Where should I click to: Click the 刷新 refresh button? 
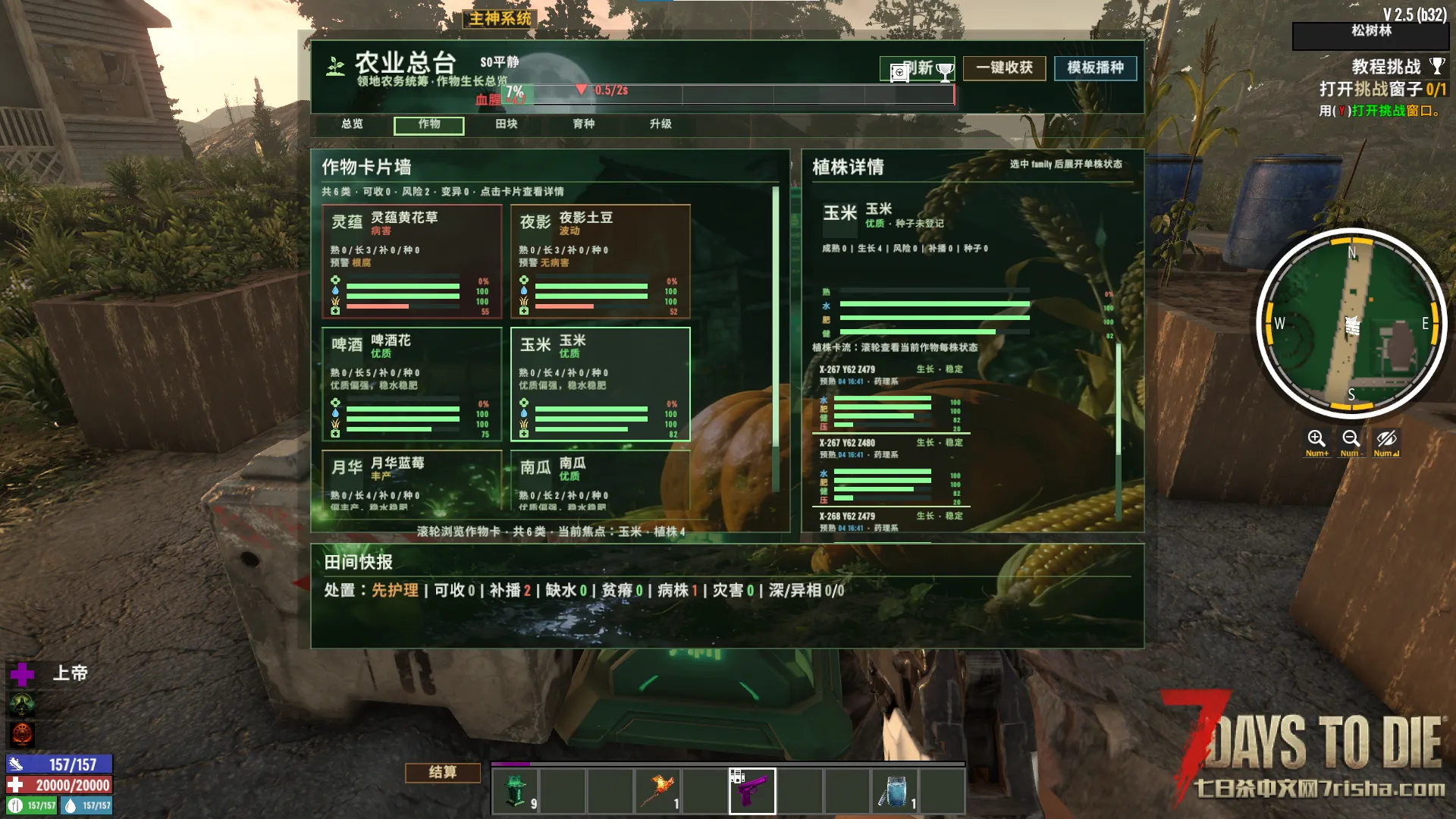[x=917, y=68]
